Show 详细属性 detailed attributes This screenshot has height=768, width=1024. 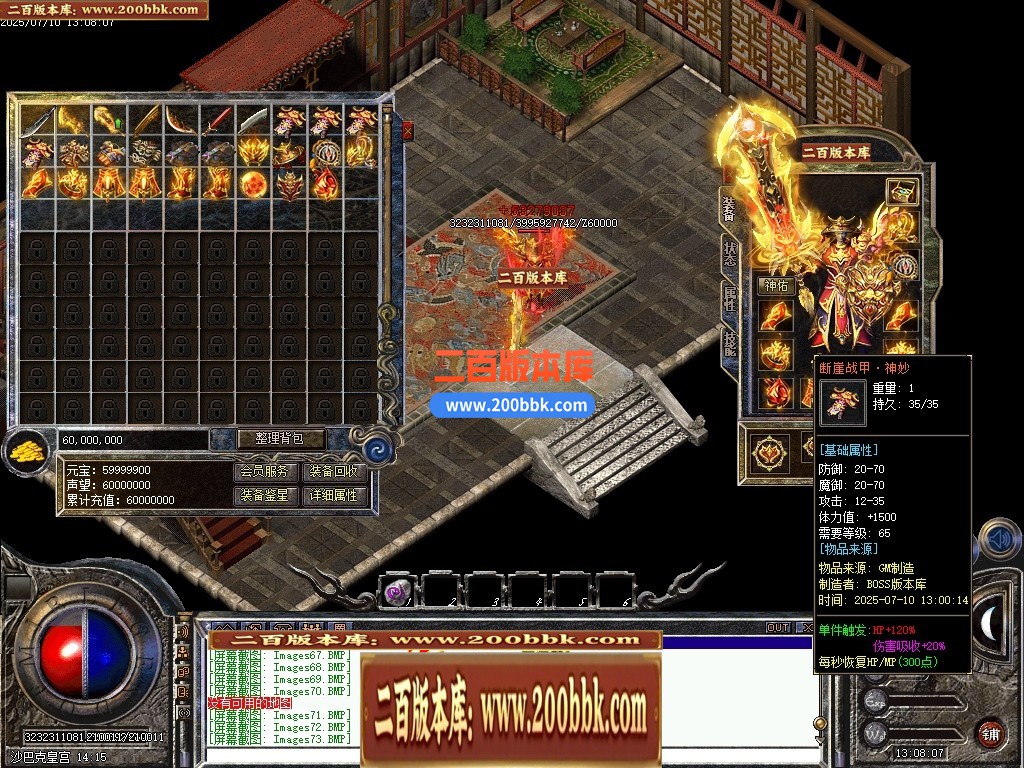(334, 495)
